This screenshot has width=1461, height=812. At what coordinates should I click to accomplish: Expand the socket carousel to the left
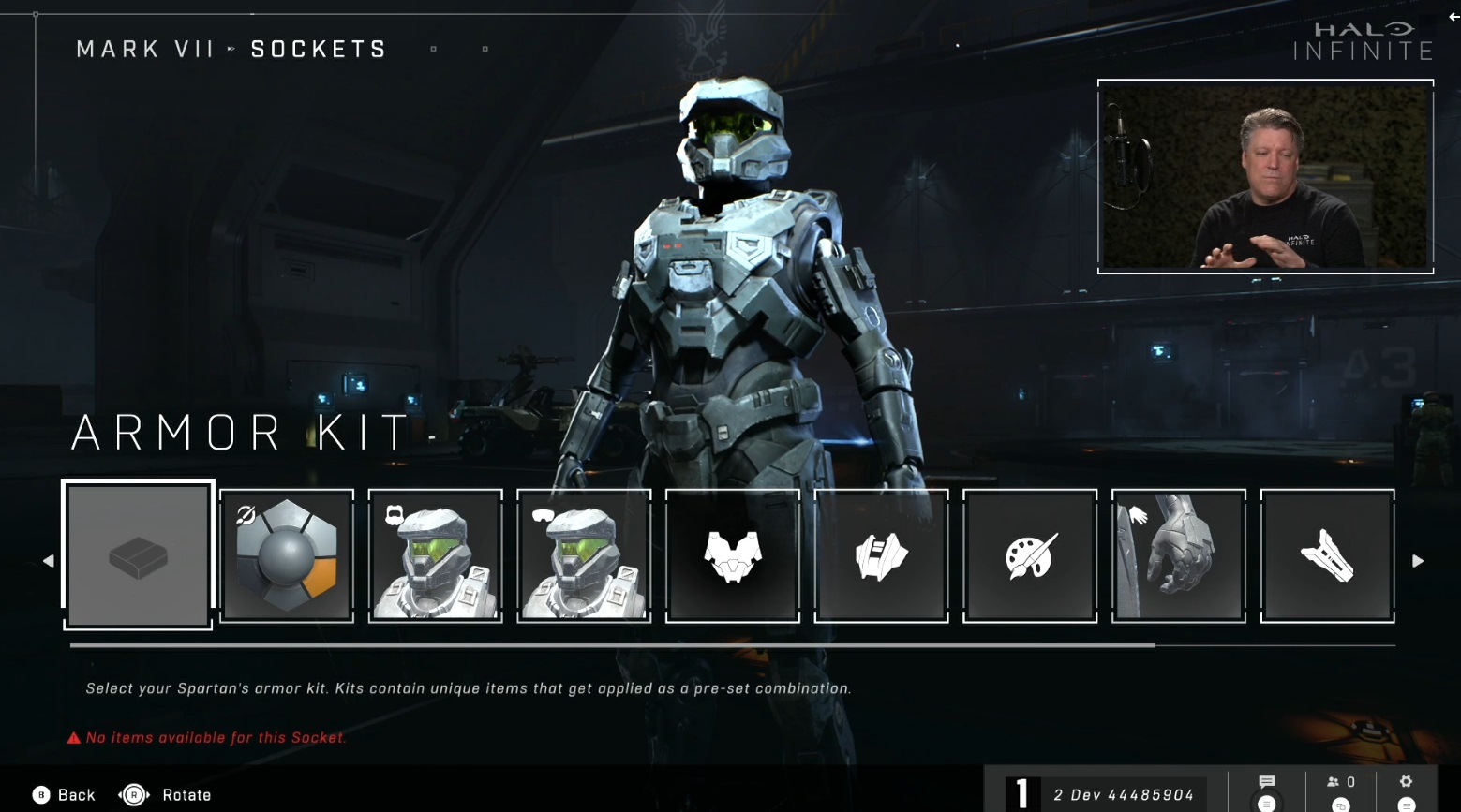(x=48, y=560)
